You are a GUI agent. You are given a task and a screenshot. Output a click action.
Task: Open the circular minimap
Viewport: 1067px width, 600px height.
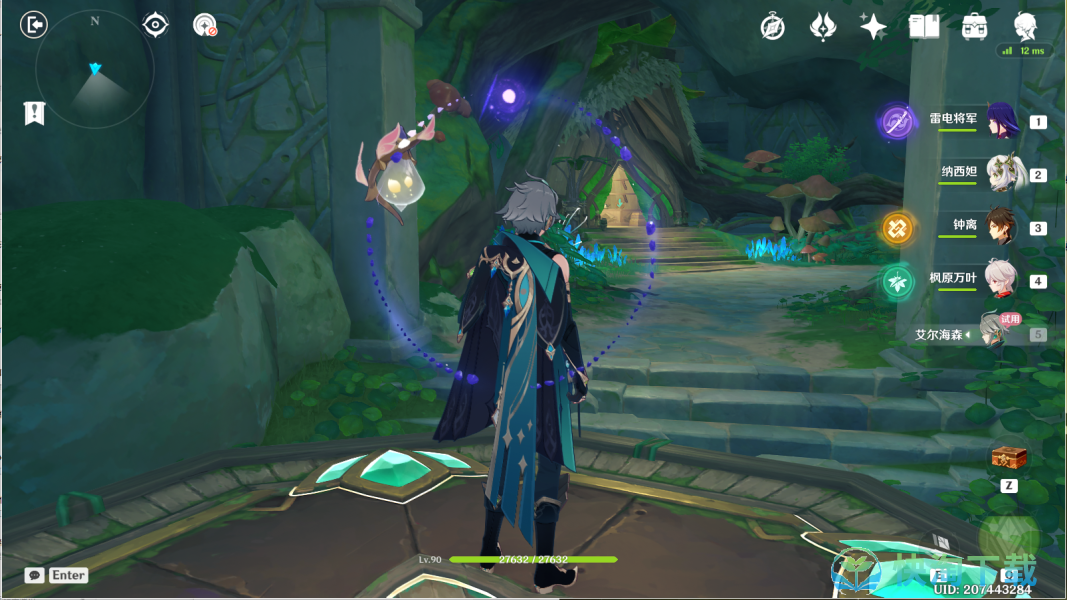[x=95, y=70]
